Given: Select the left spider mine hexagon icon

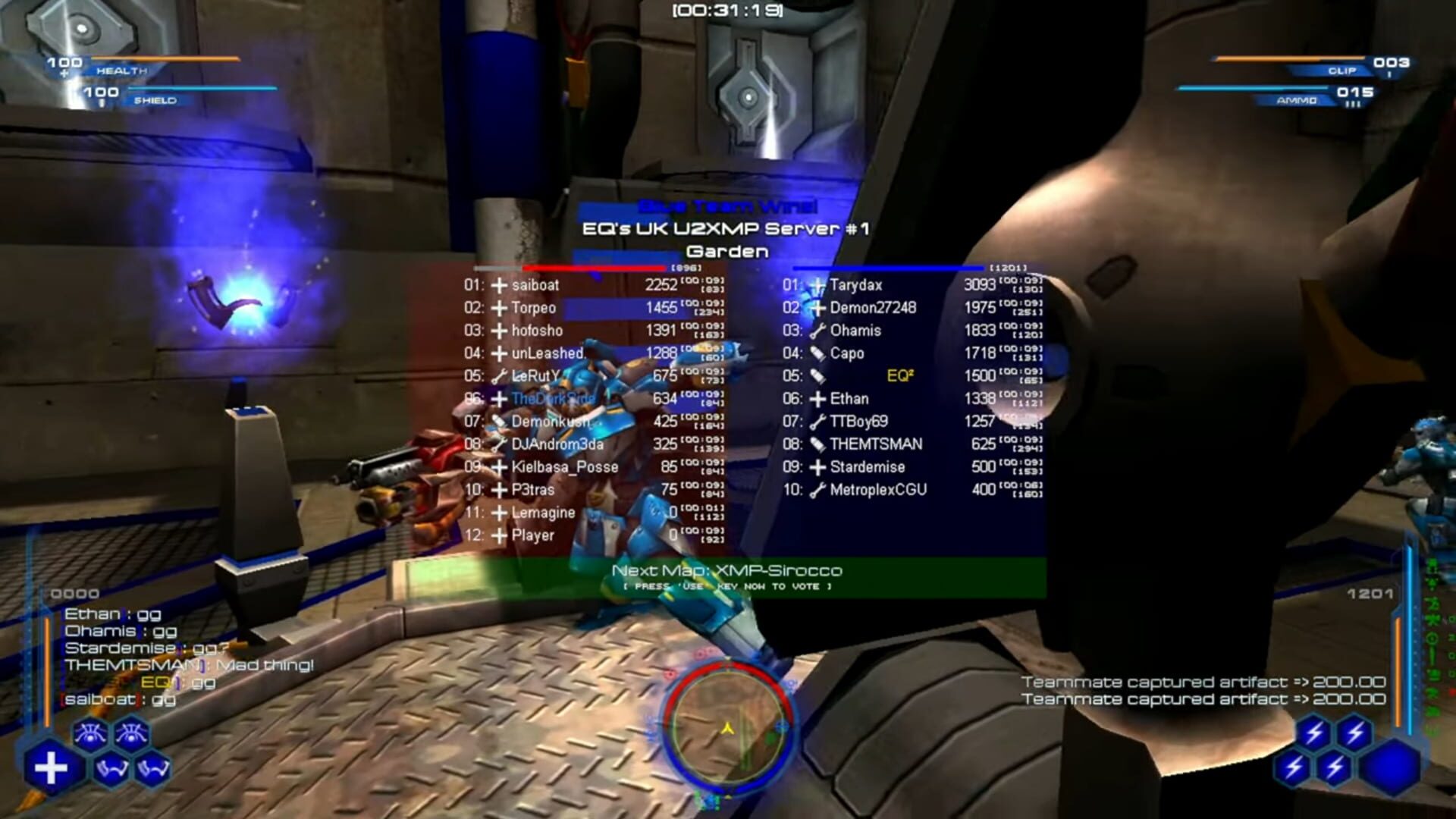Looking at the screenshot, I should point(91,733).
